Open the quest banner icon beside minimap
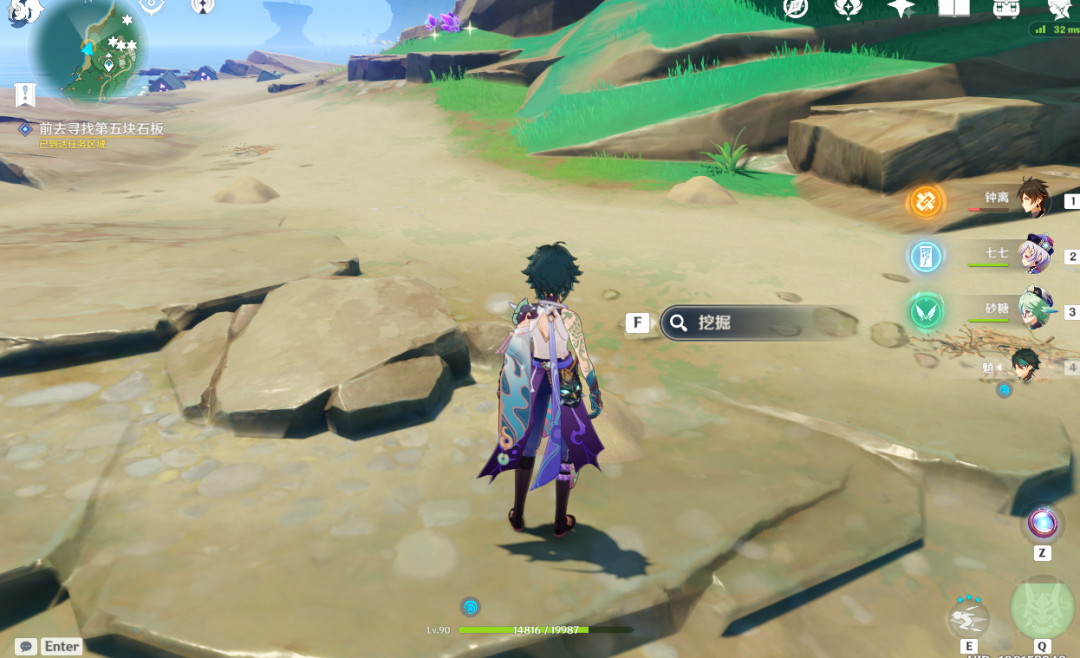Screen dimensions: 1080x658 click(25, 95)
